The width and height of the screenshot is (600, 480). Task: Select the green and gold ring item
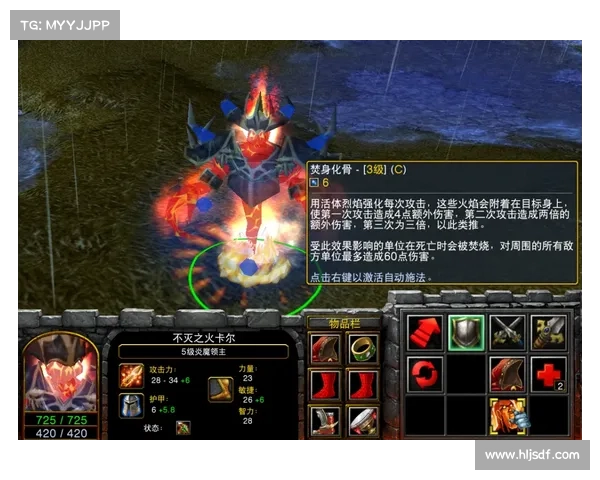[361, 348]
